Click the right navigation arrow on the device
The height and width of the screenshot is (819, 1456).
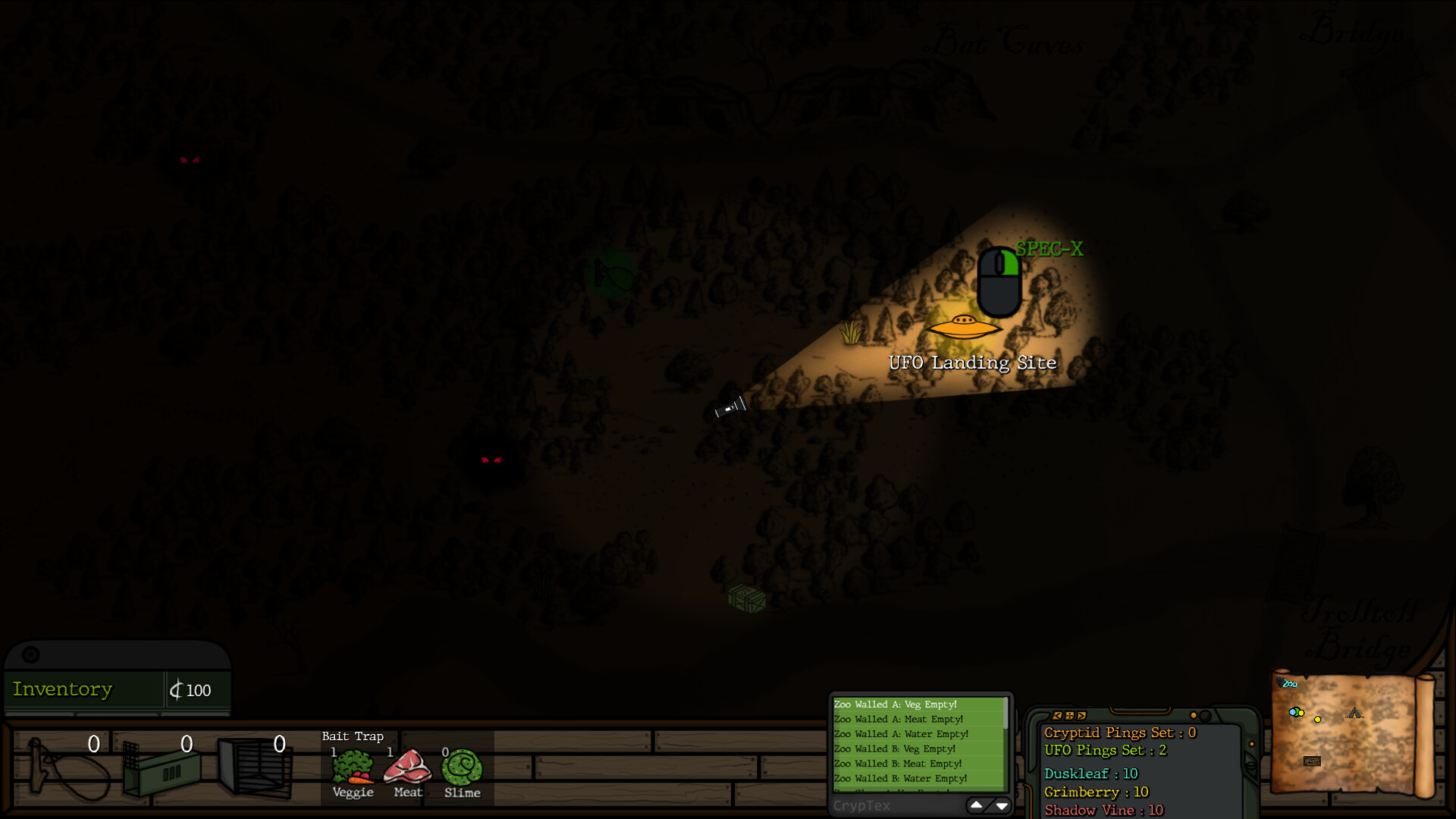pos(1081,716)
